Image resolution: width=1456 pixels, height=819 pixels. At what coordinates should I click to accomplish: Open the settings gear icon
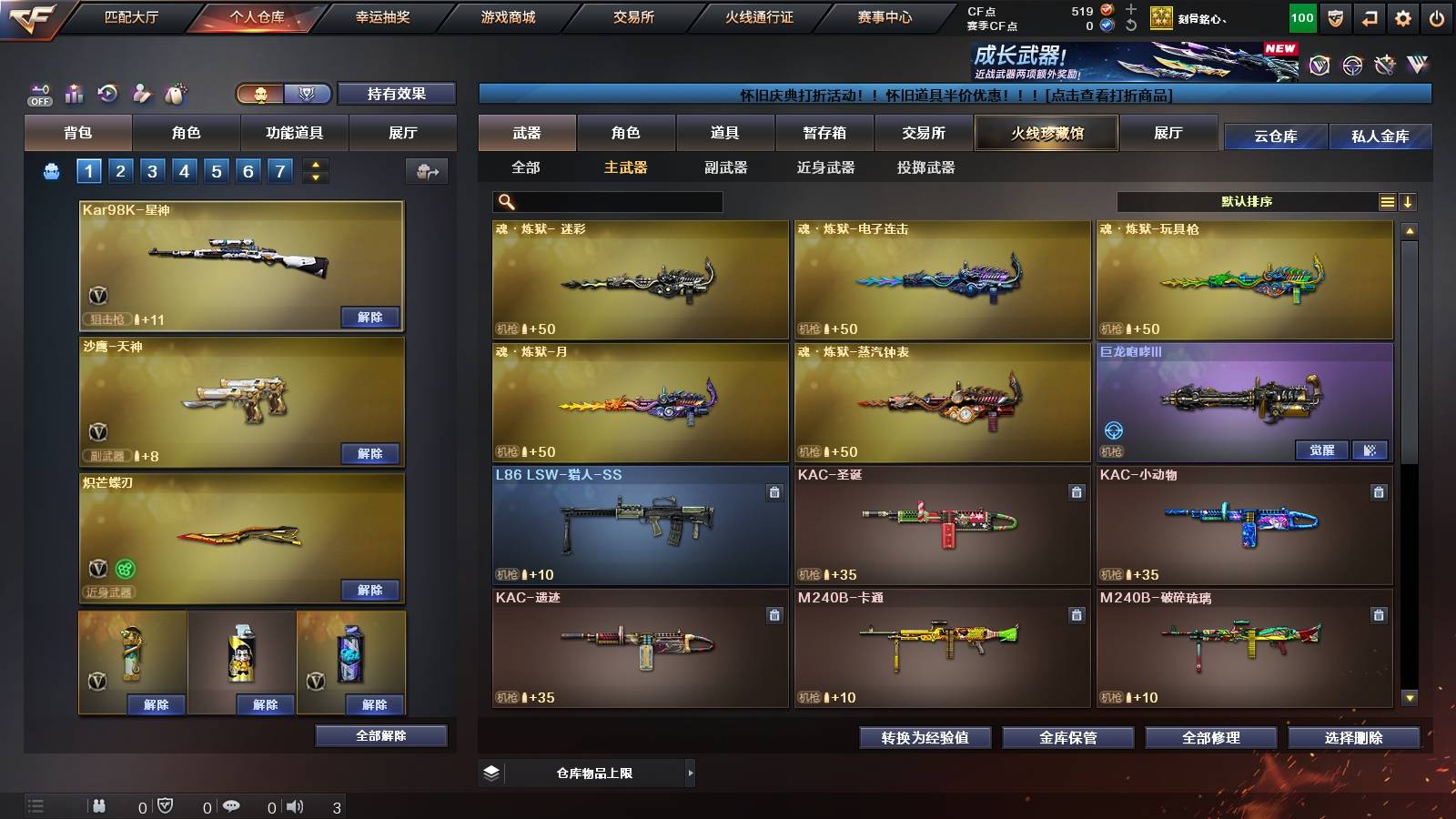[1404, 16]
